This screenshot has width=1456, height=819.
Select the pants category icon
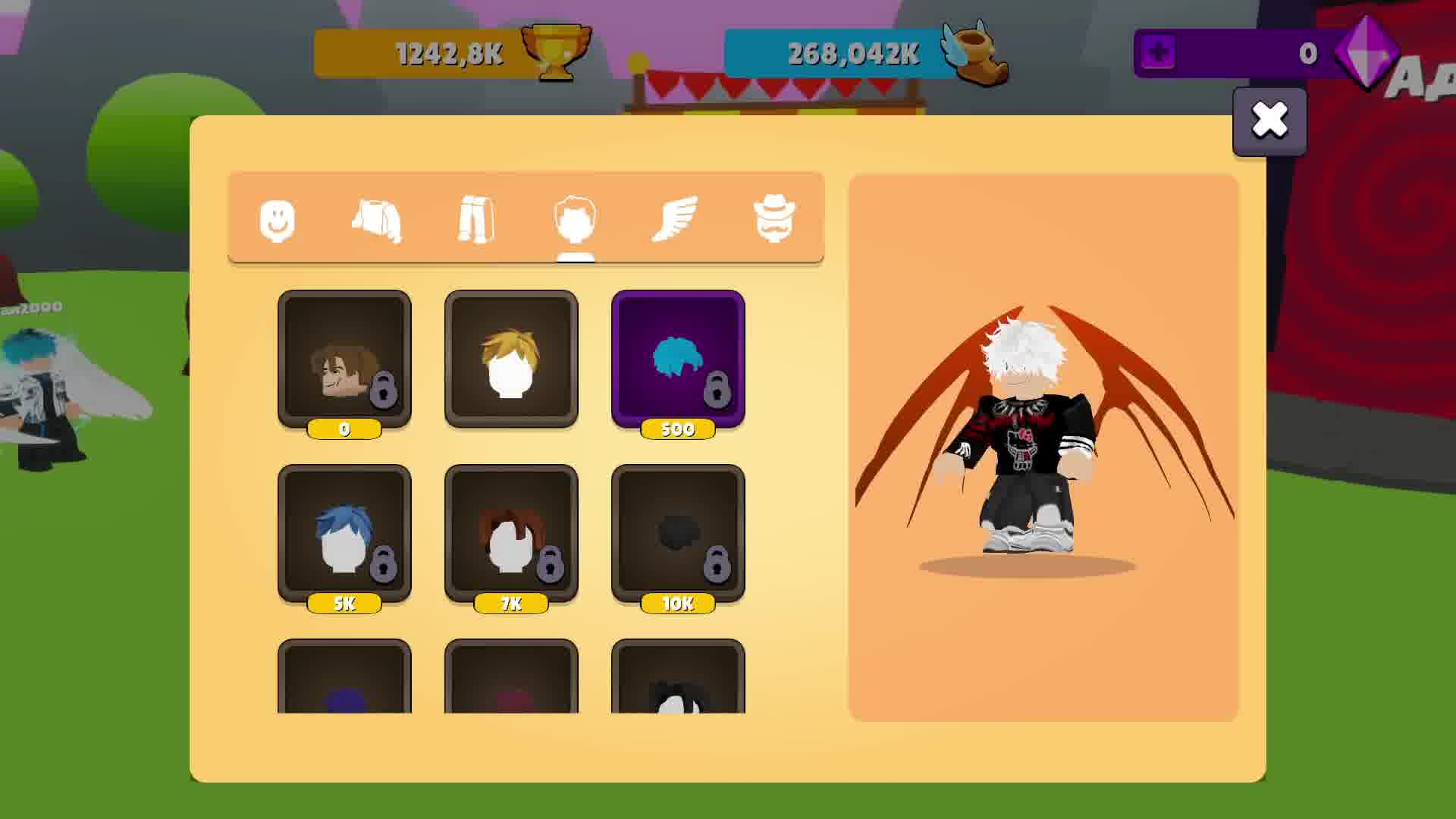click(475, 220)
